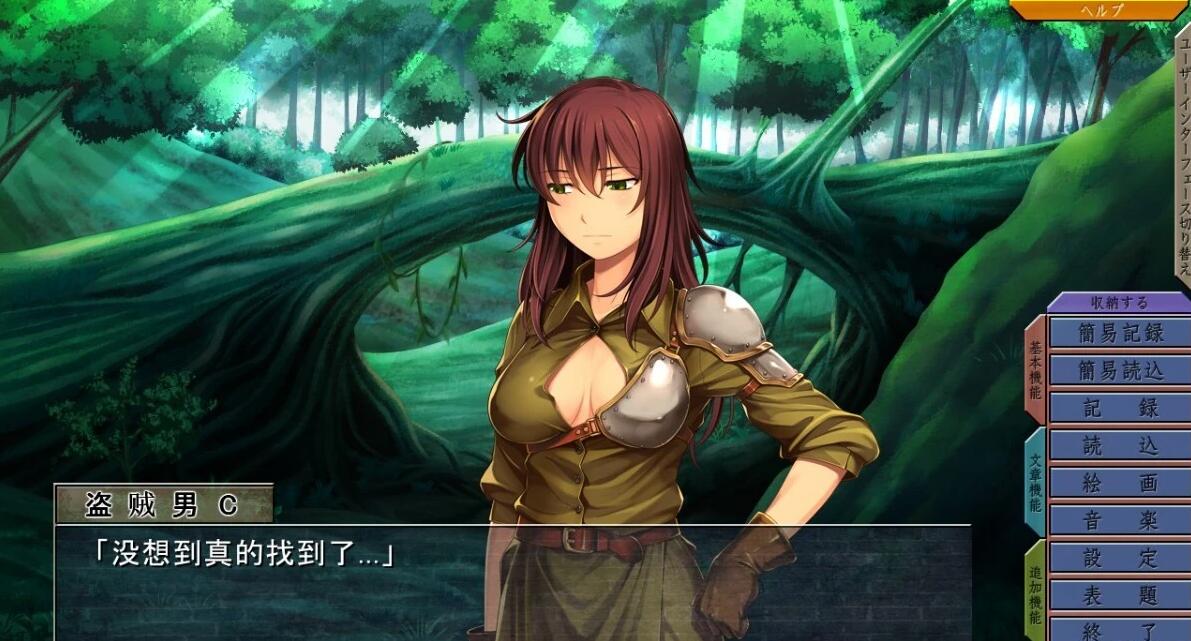Quit the game with 終了
1191x641 pixels.
pyautogui.click(x=1120, y=630)
